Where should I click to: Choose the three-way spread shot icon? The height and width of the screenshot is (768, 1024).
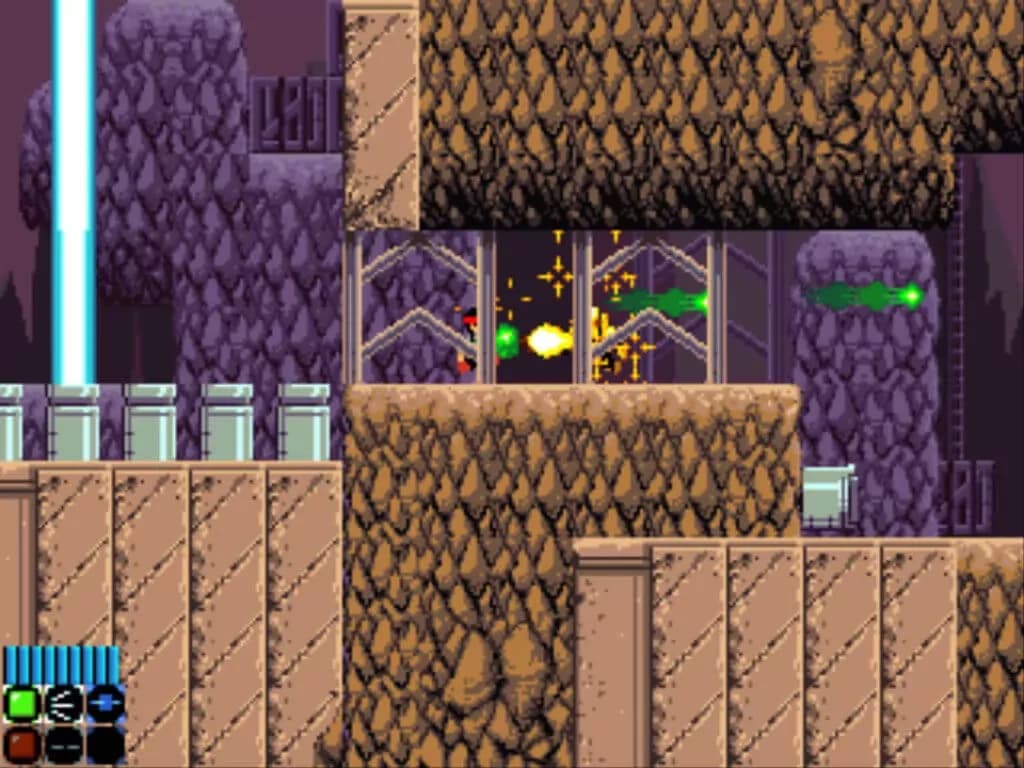(64, 704)
